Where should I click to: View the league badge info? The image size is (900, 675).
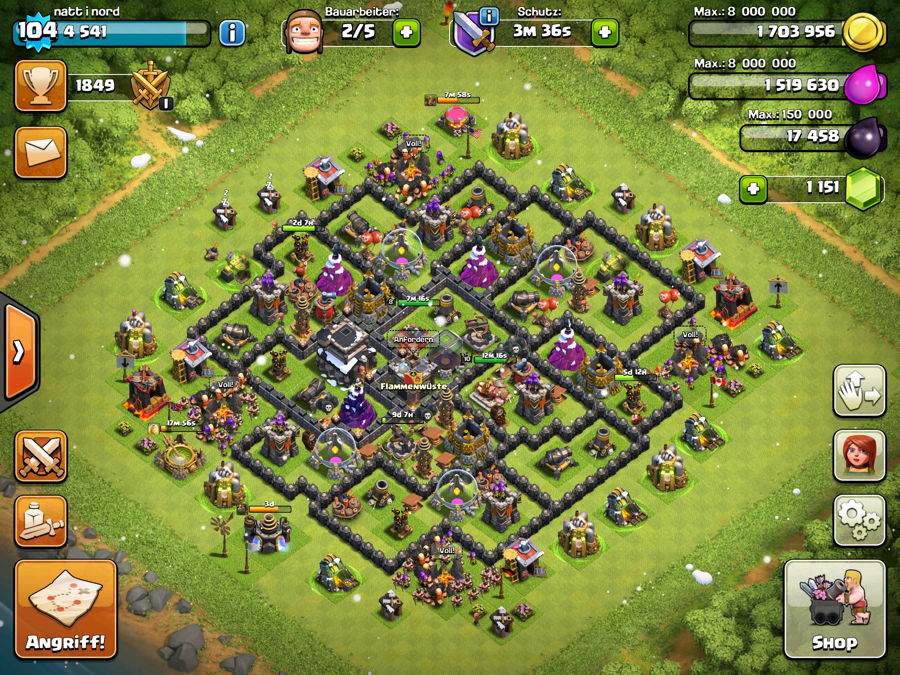[152, 87]
